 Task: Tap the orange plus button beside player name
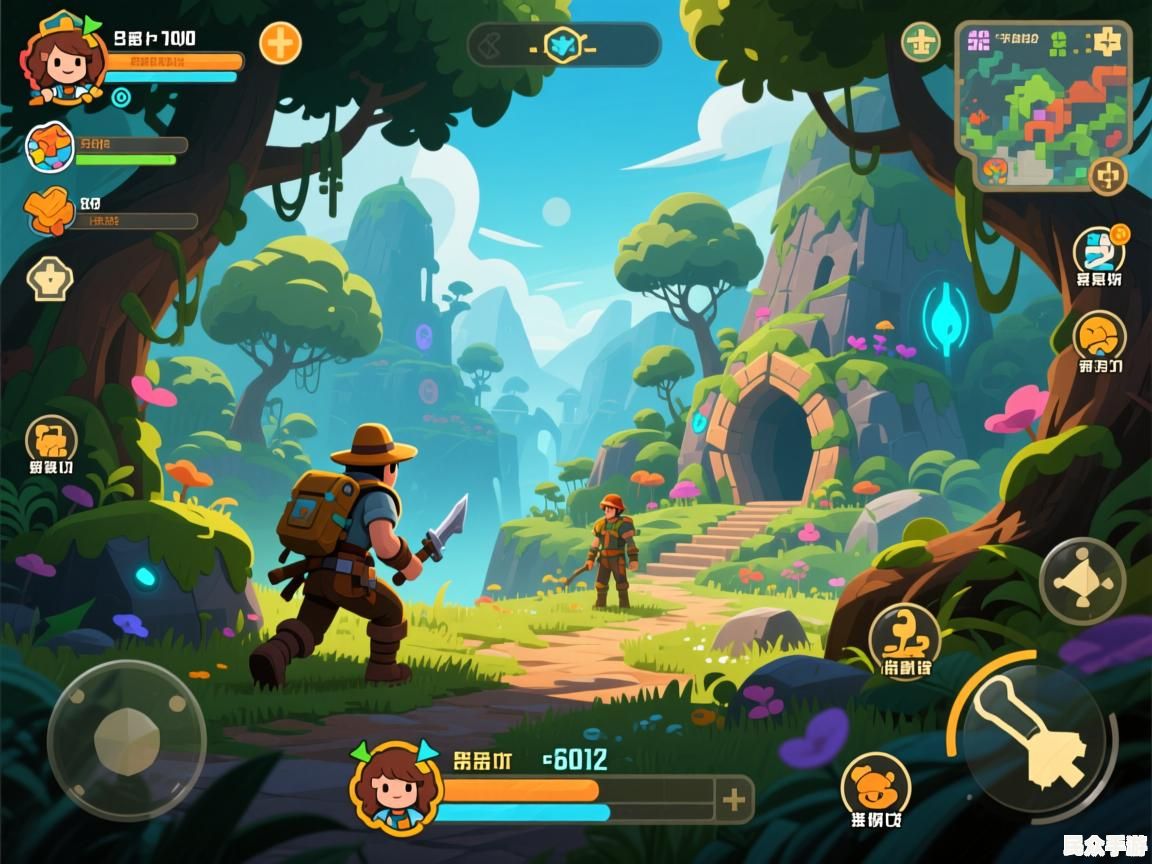[281, 44]
